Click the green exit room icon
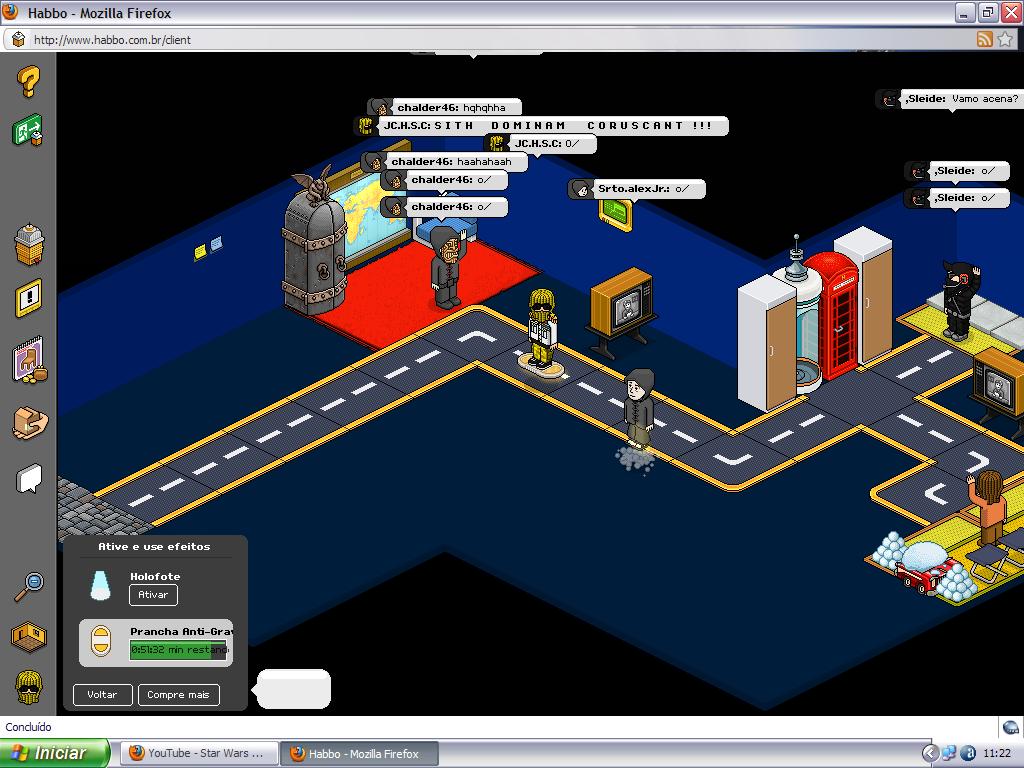The height and width of the screenshot is (768, 1024). (28, 131)
